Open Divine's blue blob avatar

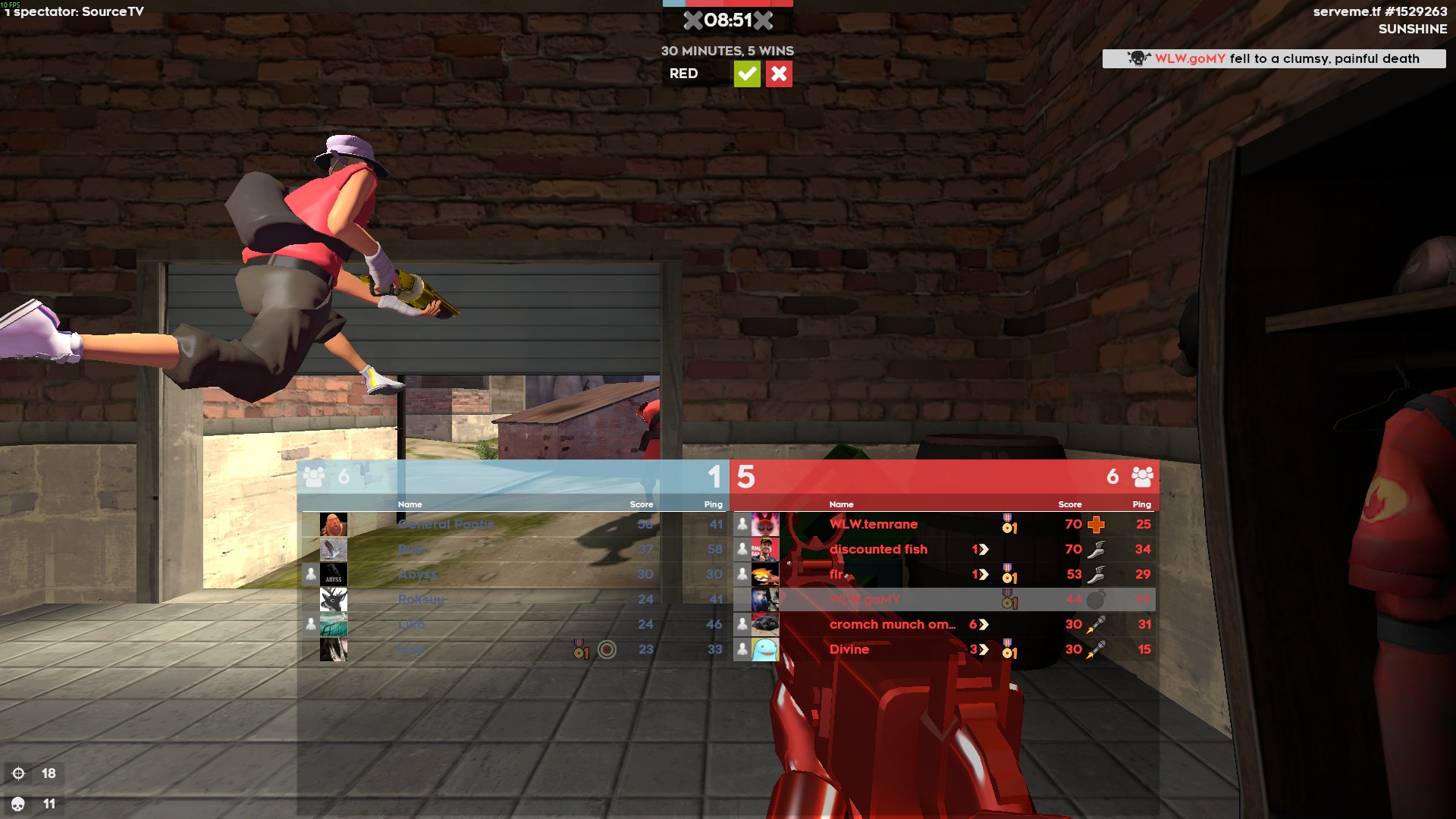click(x=765, y=649)
